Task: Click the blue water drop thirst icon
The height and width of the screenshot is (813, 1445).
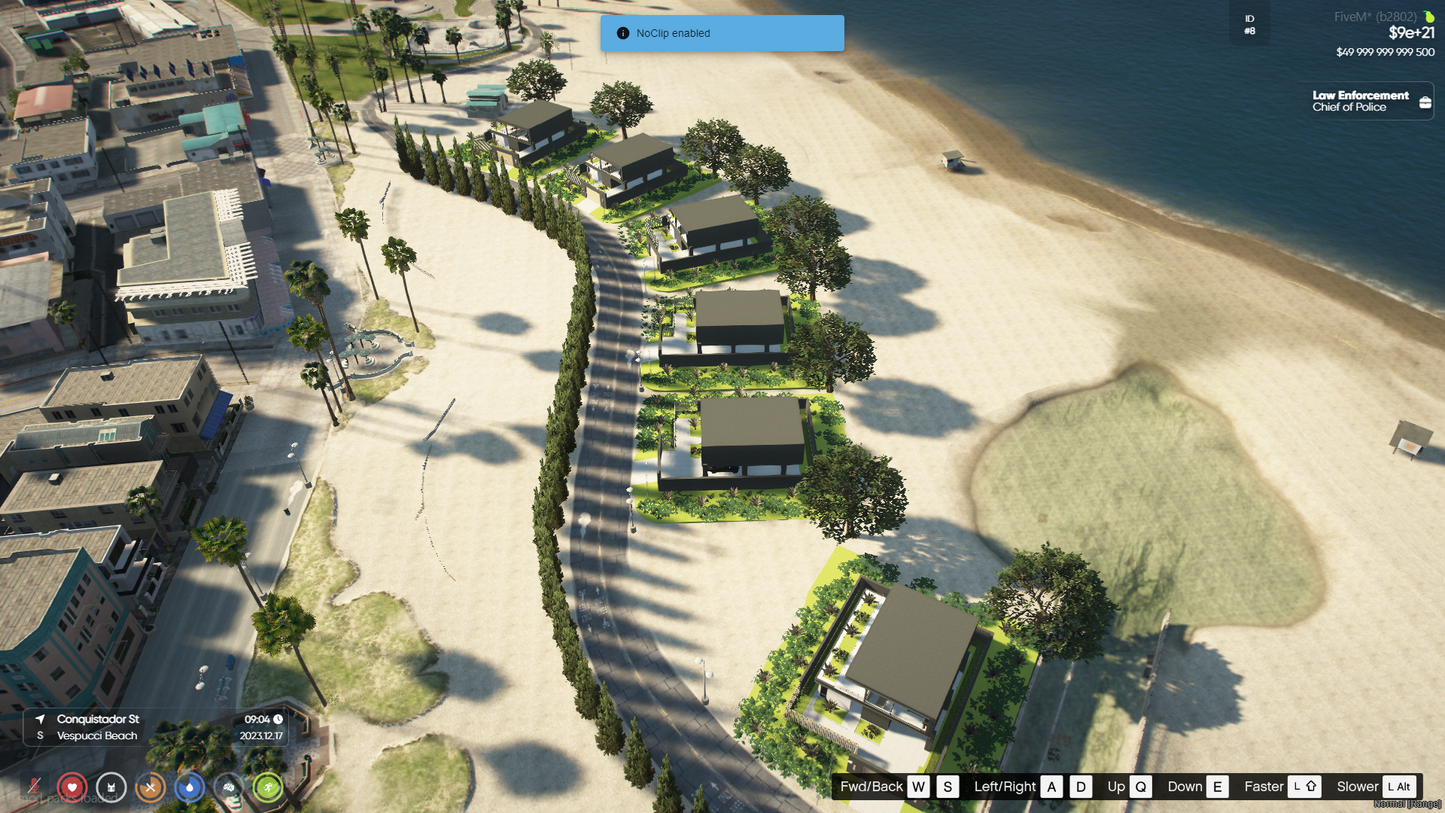Action: tap(189, 787)
